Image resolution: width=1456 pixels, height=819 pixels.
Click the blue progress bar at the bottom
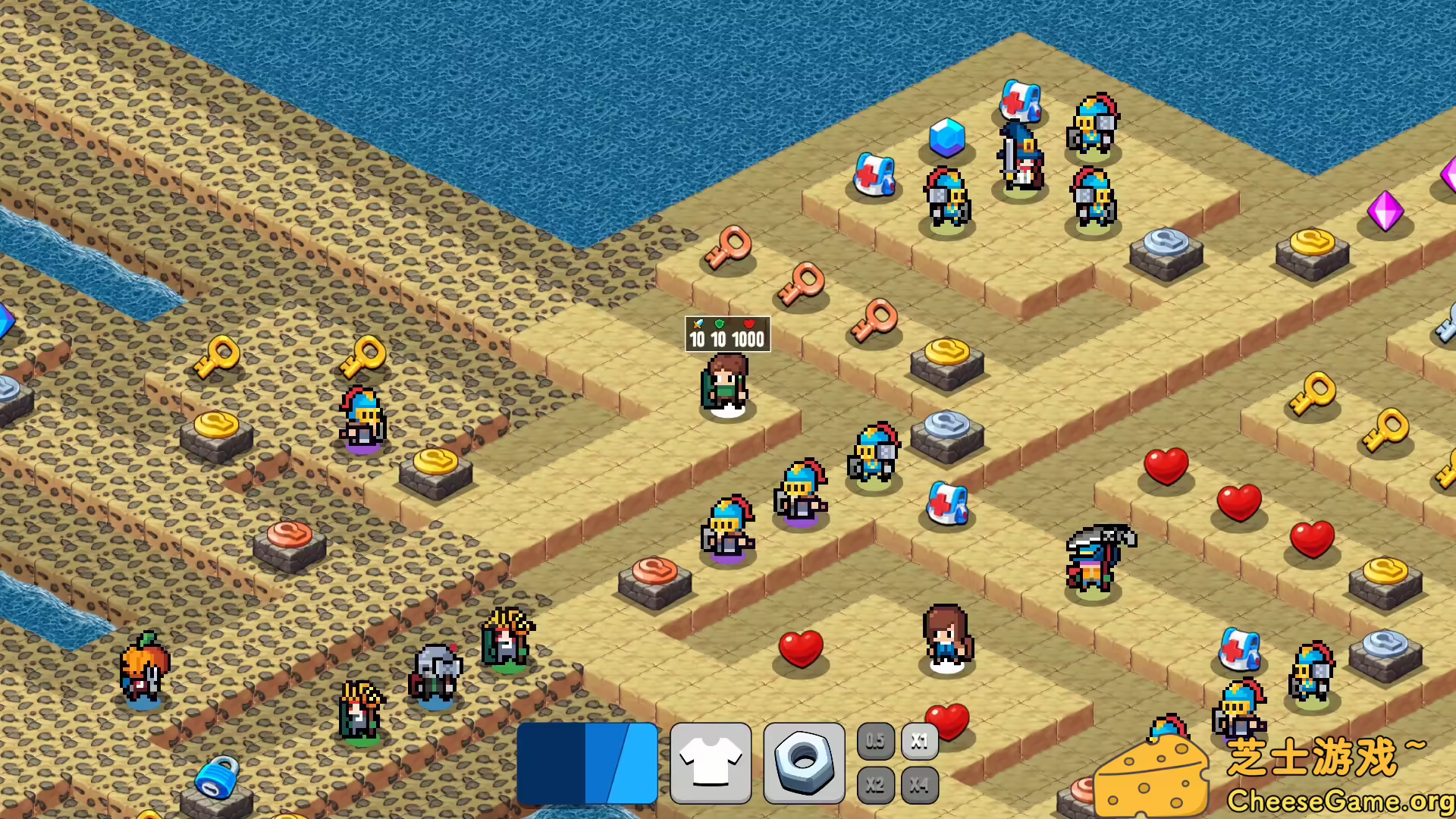click(x=588, y=762)
